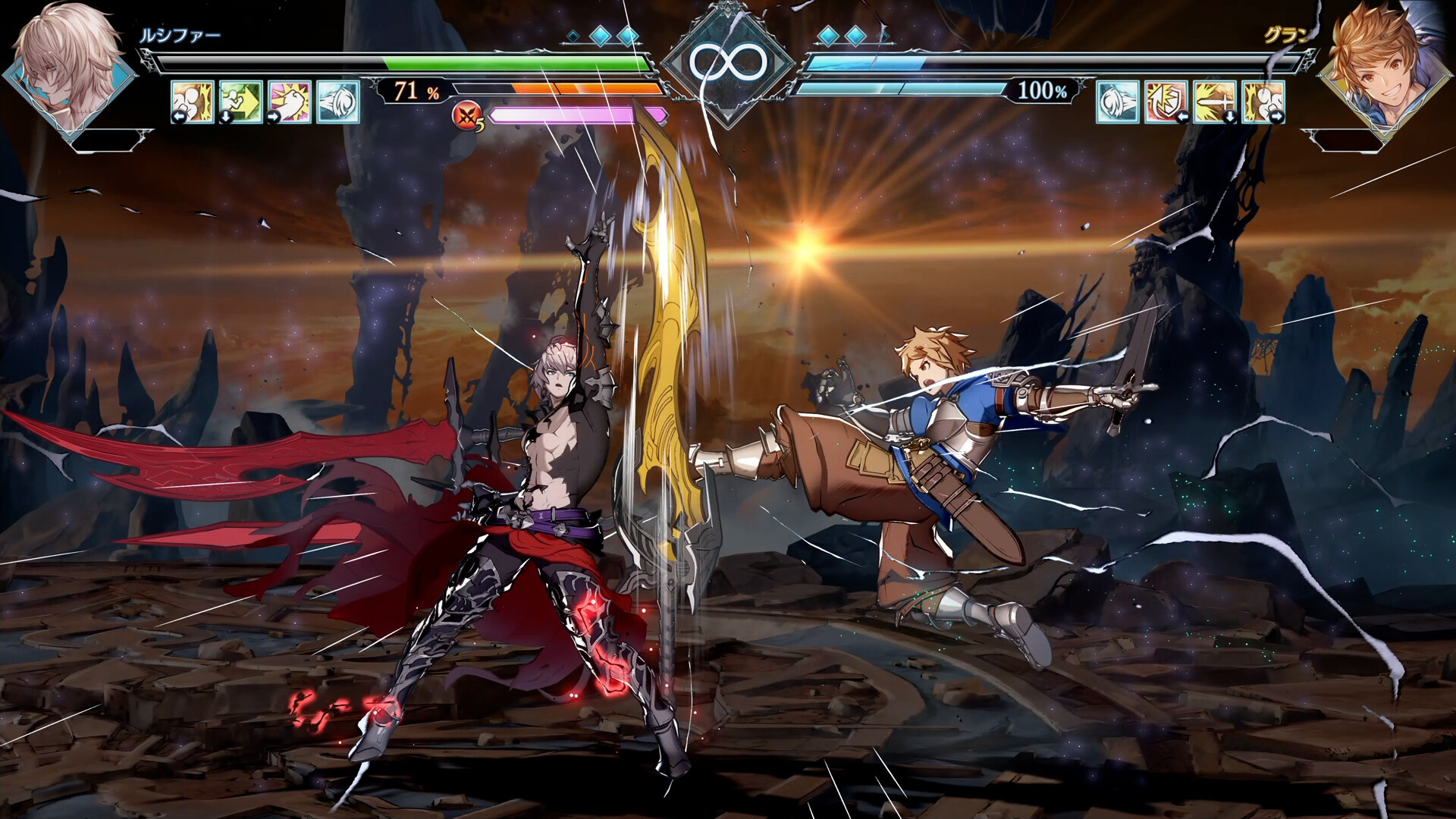Click the red crossed-swords x5 counter icon
The image size is (1456, 819).
point(467,115)
